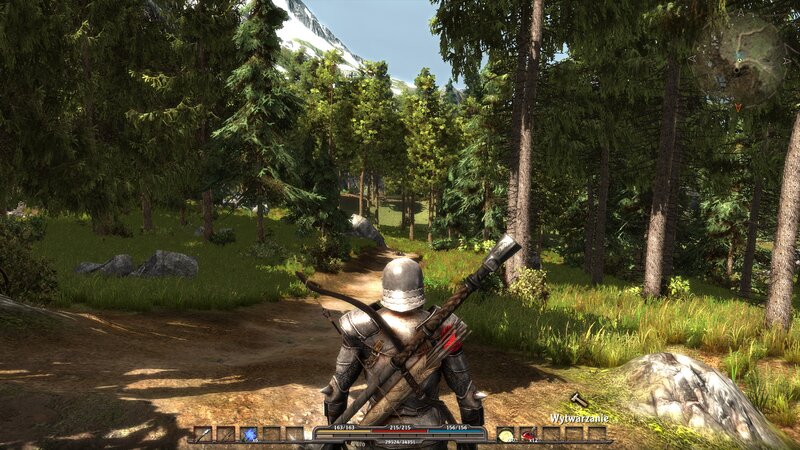This screenshot has width=800, height=450.
Task: Select the blue crystal hotbar slot
Action: tap(249, 434)
